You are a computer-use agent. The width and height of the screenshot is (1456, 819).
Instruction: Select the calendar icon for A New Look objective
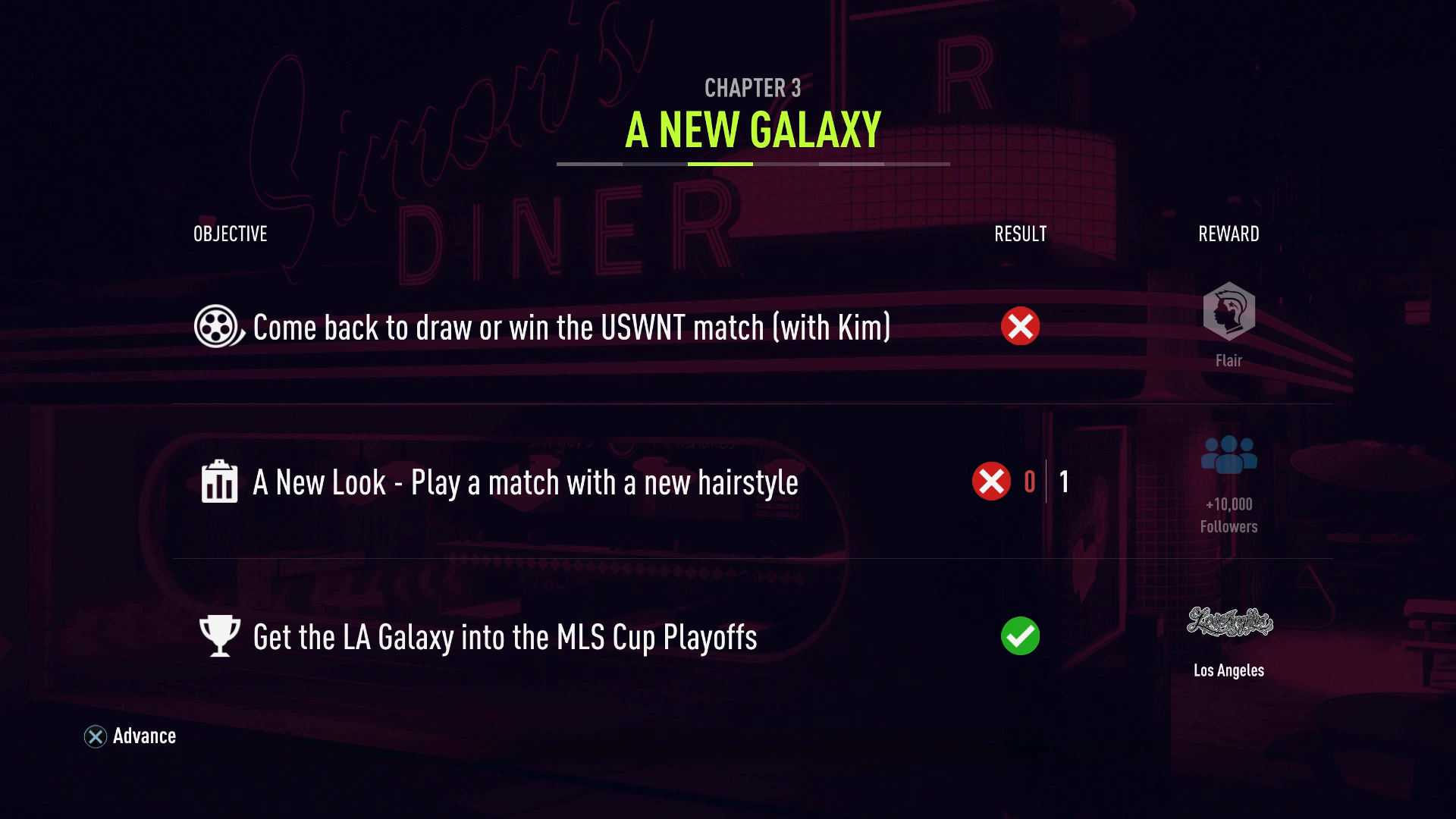pyautogui.click(x=218, y=482)
